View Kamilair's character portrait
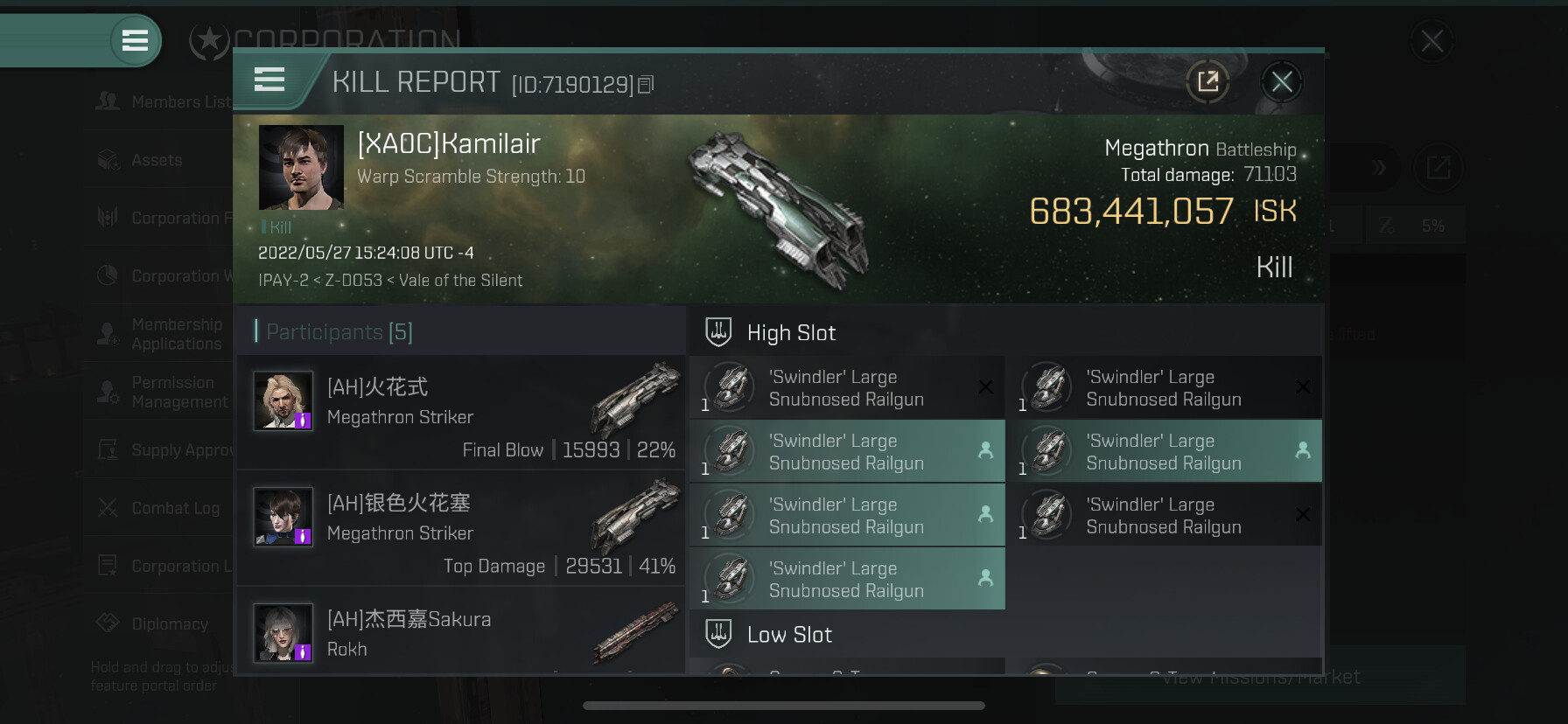1568x724 pixels. [x=301, y=167]
